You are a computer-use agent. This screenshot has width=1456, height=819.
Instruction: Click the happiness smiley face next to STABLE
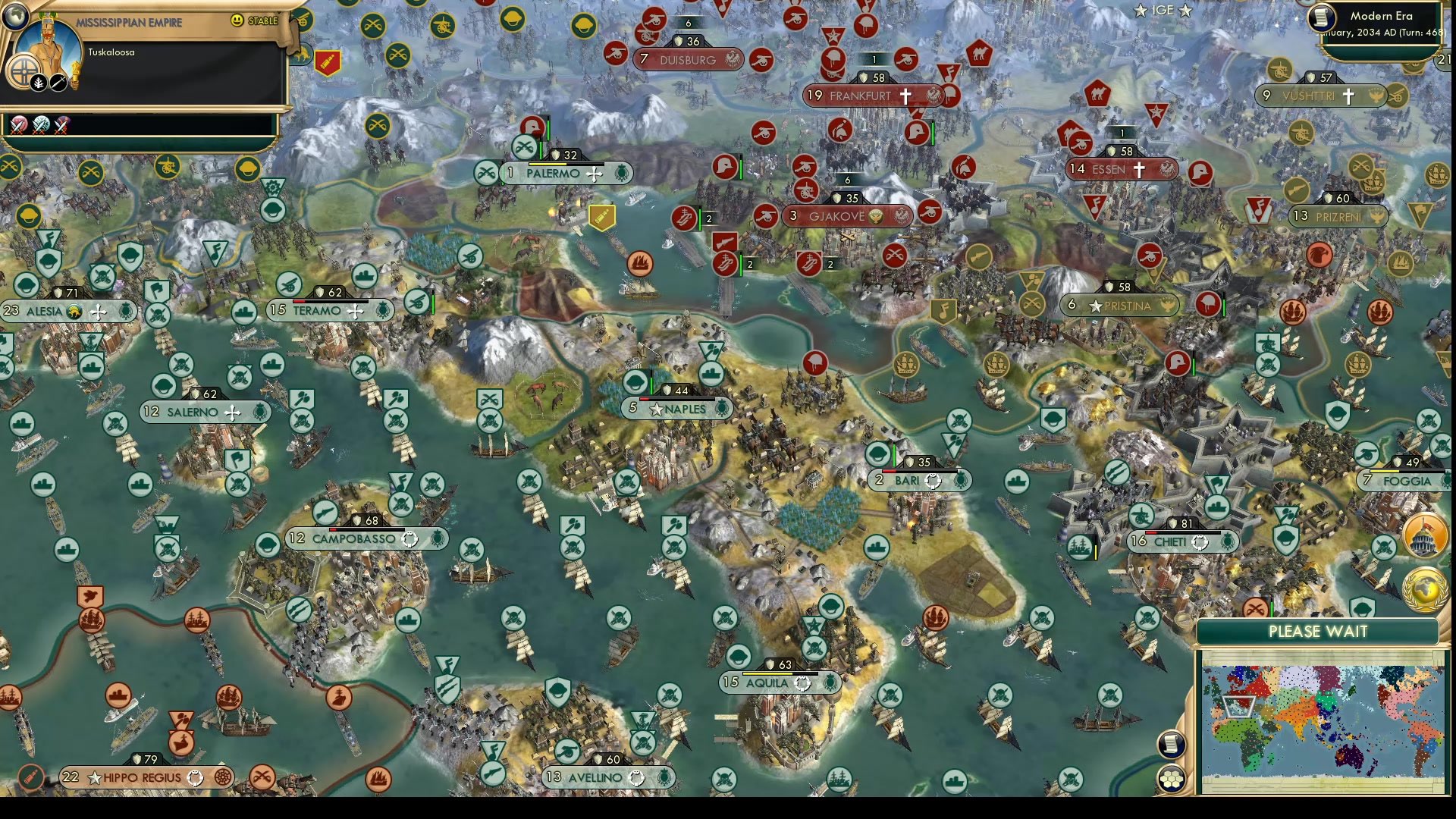pos(237,20)
